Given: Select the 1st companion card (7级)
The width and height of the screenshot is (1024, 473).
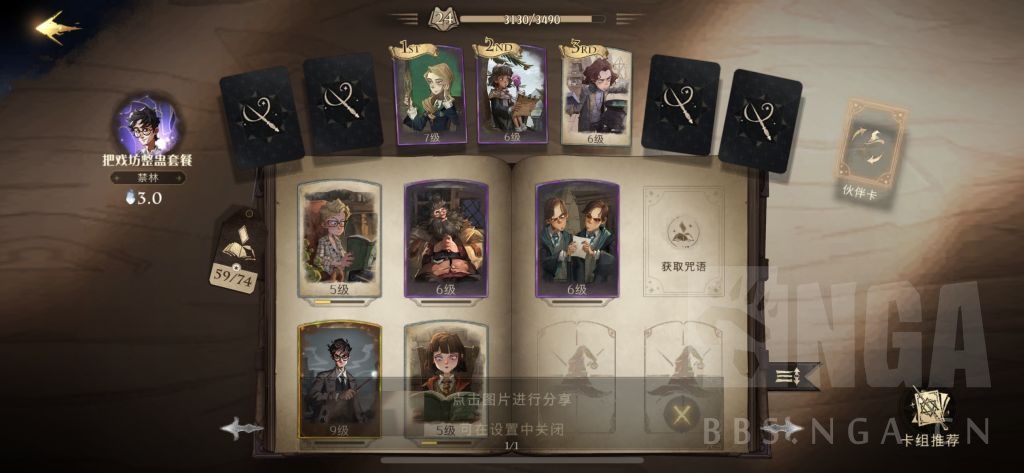Looking at the screenshot, I should [430, 95].
